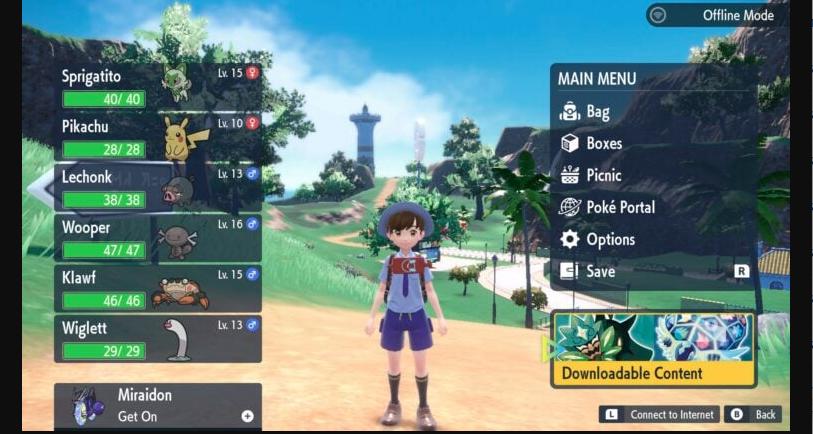Select Sprigatito in the party list
Viewport: 813px width, 434px height.
158,87
